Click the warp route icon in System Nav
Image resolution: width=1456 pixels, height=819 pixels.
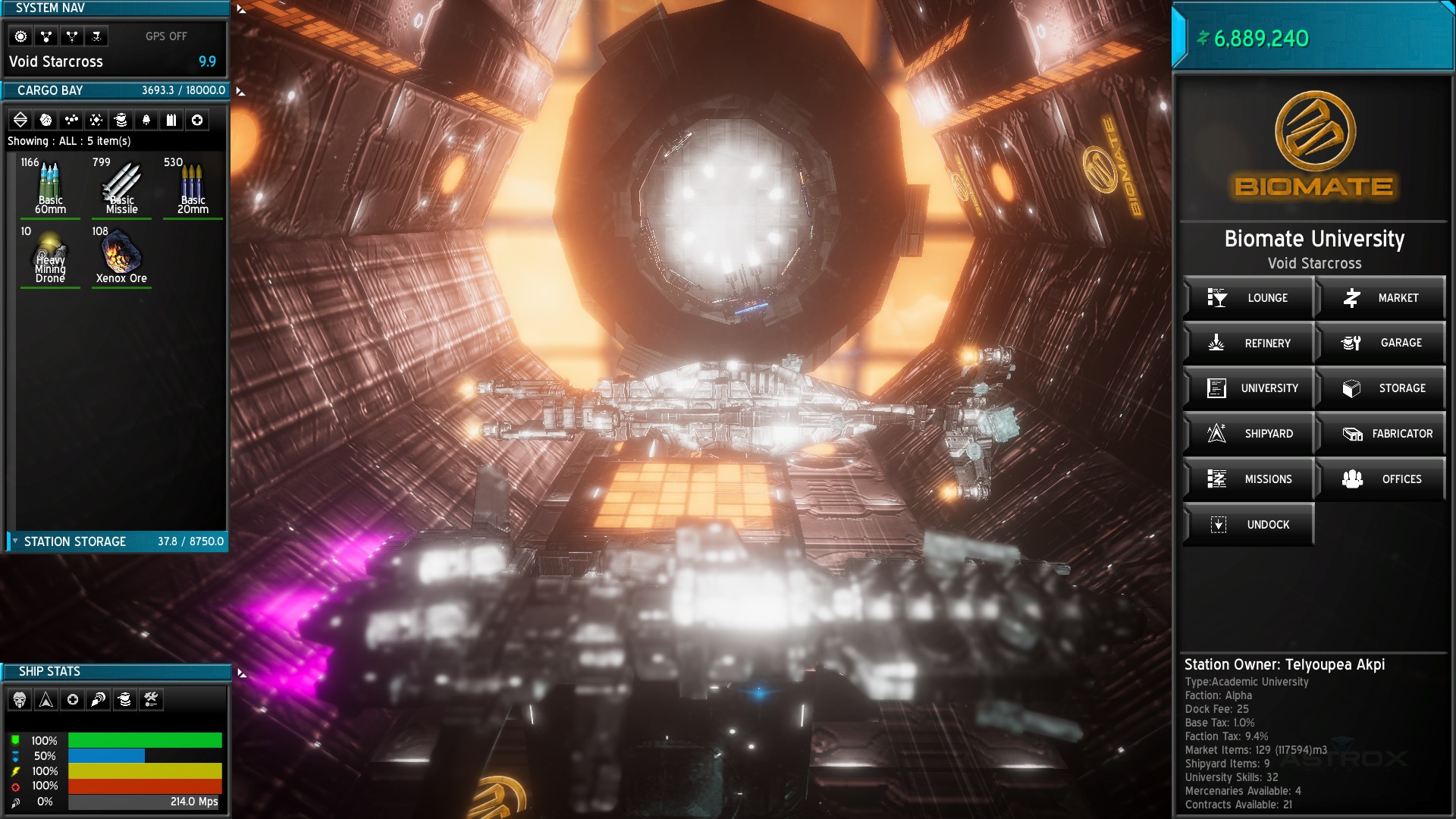click(71, 36)
